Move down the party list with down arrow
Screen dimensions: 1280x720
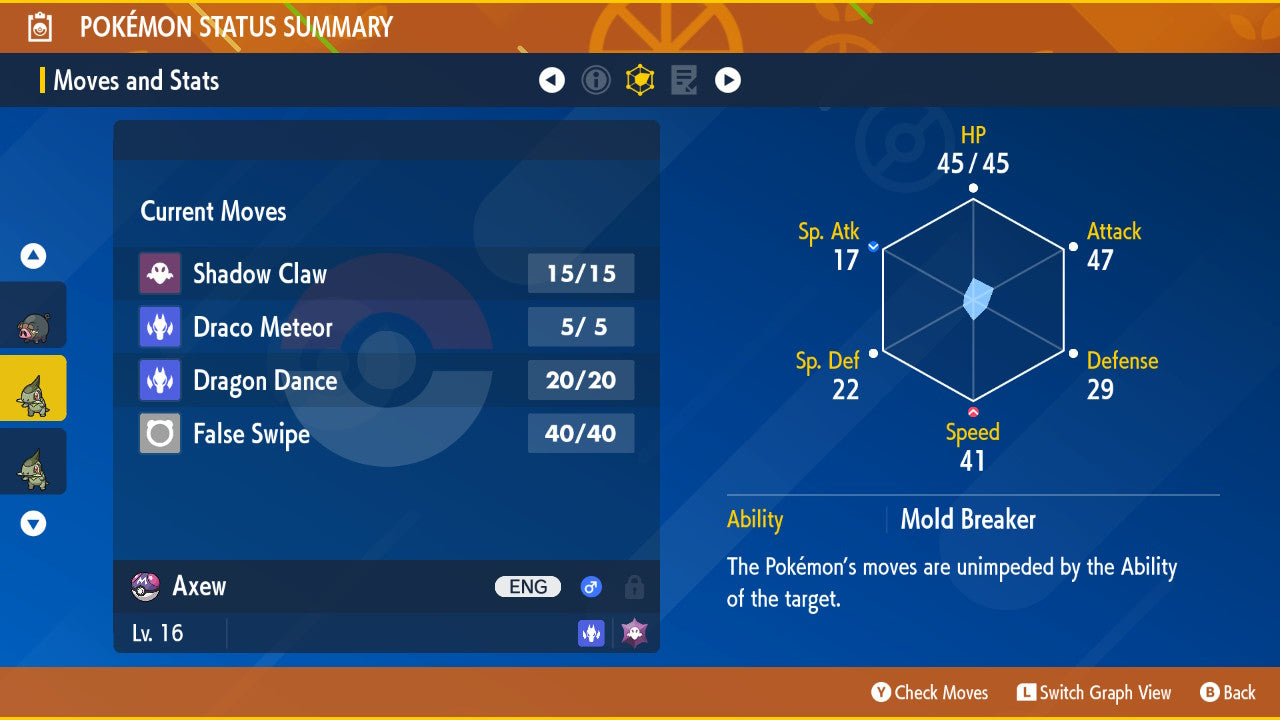click(x=33, y=523)
